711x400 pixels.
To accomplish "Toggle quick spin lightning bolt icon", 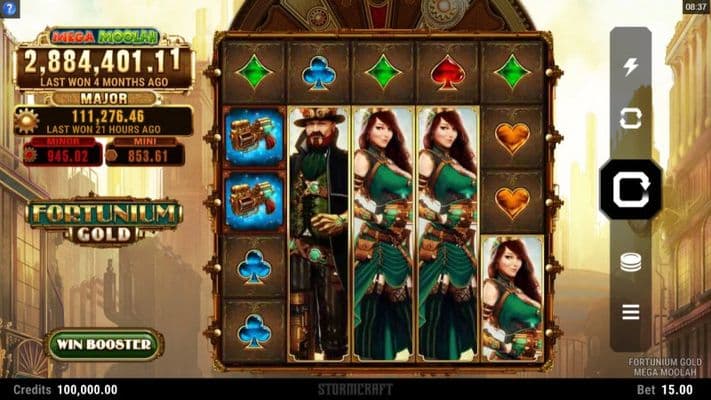I will (630, 67).
